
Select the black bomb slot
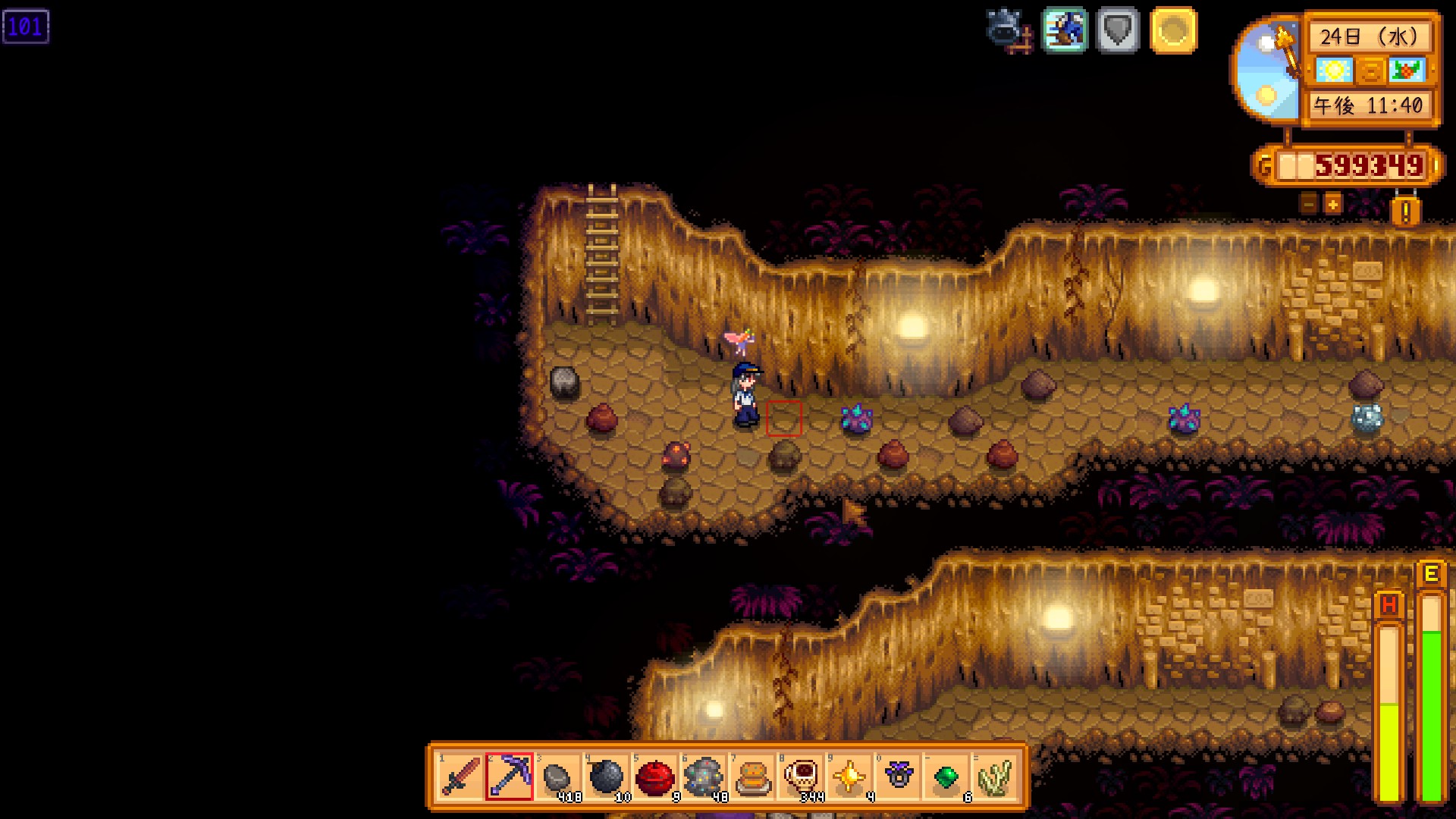(x=606, y=777)
